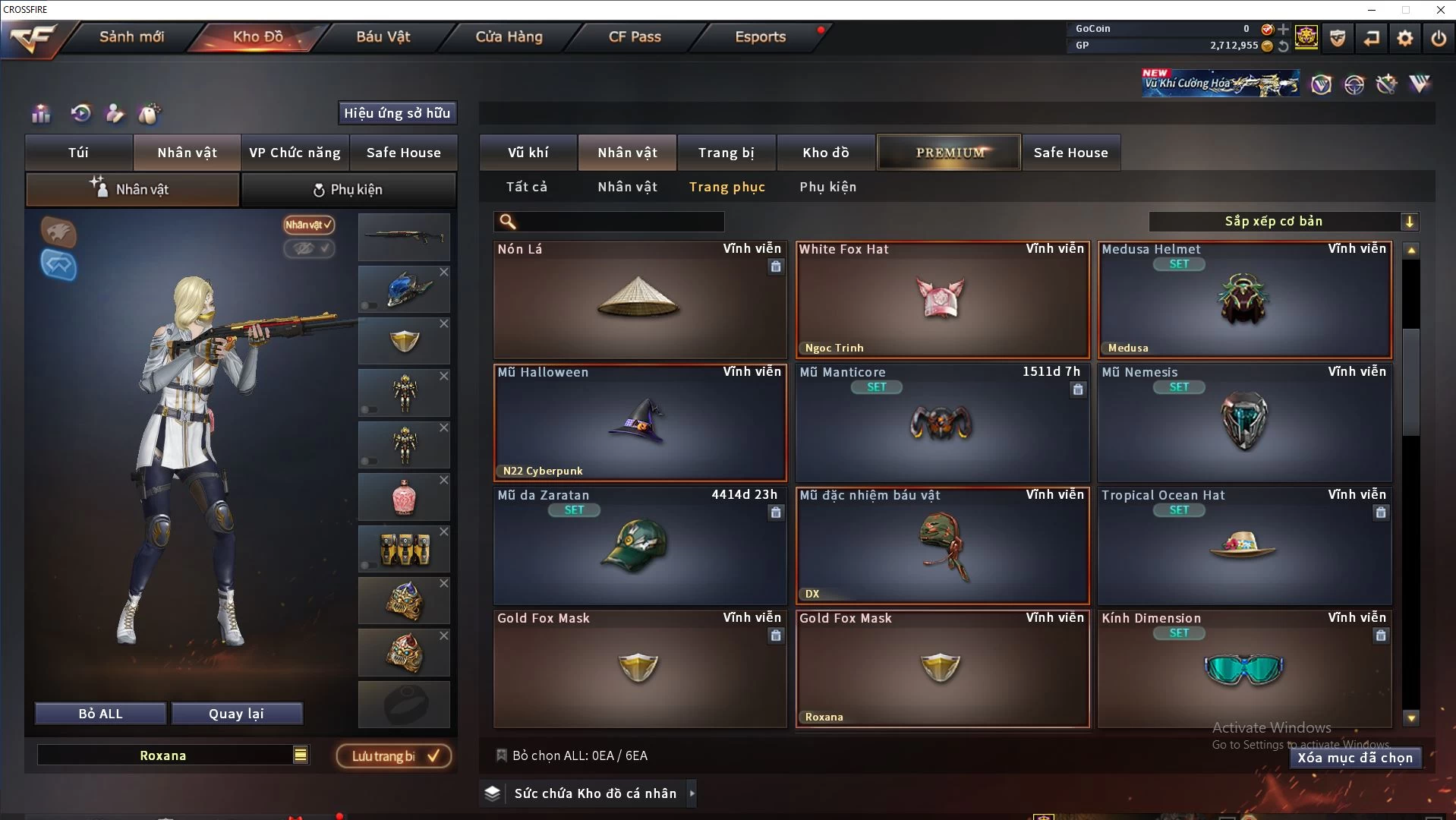1456x820 pixels.
Task: Choose the Mũ Halloween witch hat
Action: 639,423
